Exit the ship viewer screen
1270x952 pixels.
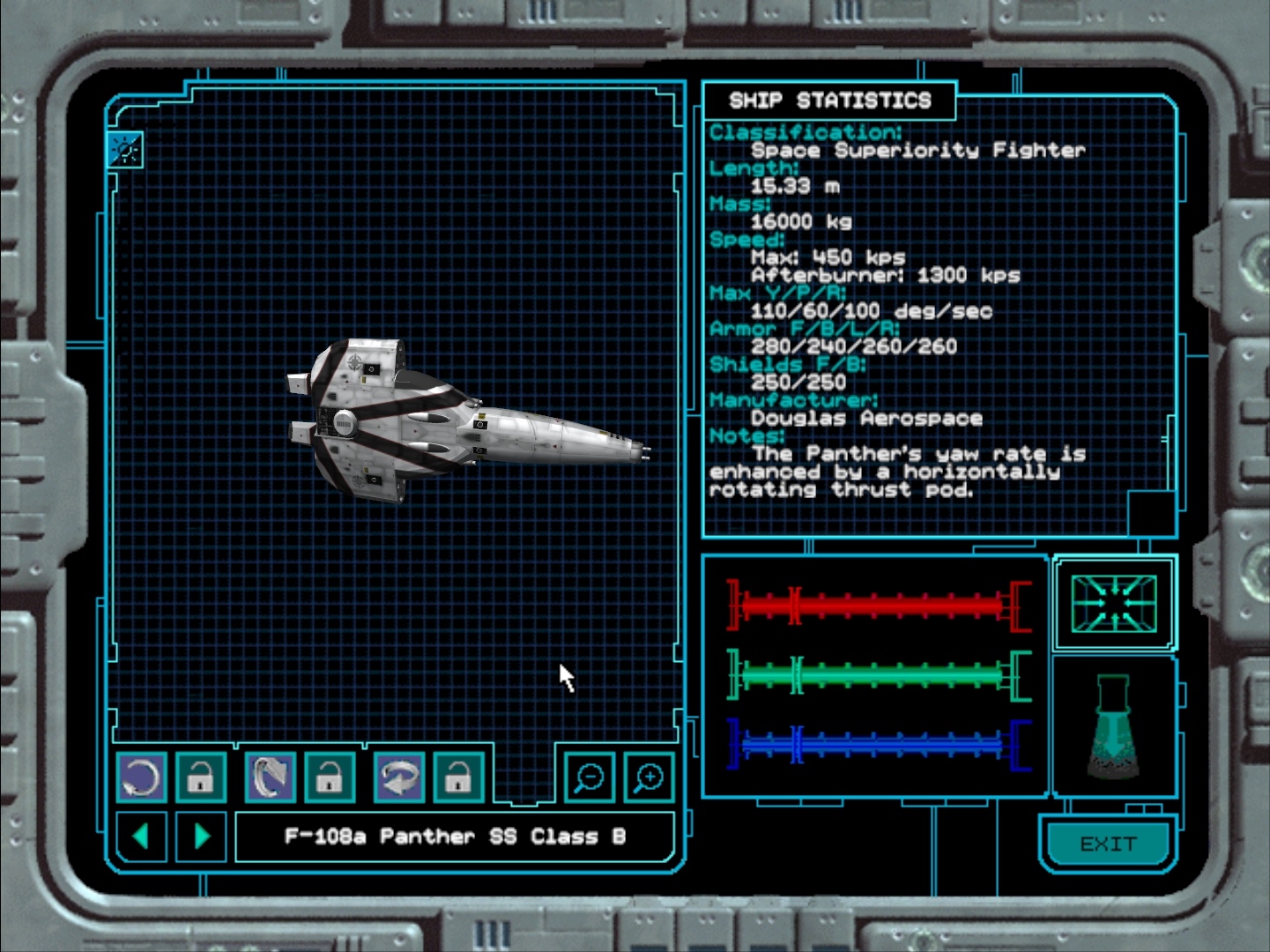point(1108,844)
